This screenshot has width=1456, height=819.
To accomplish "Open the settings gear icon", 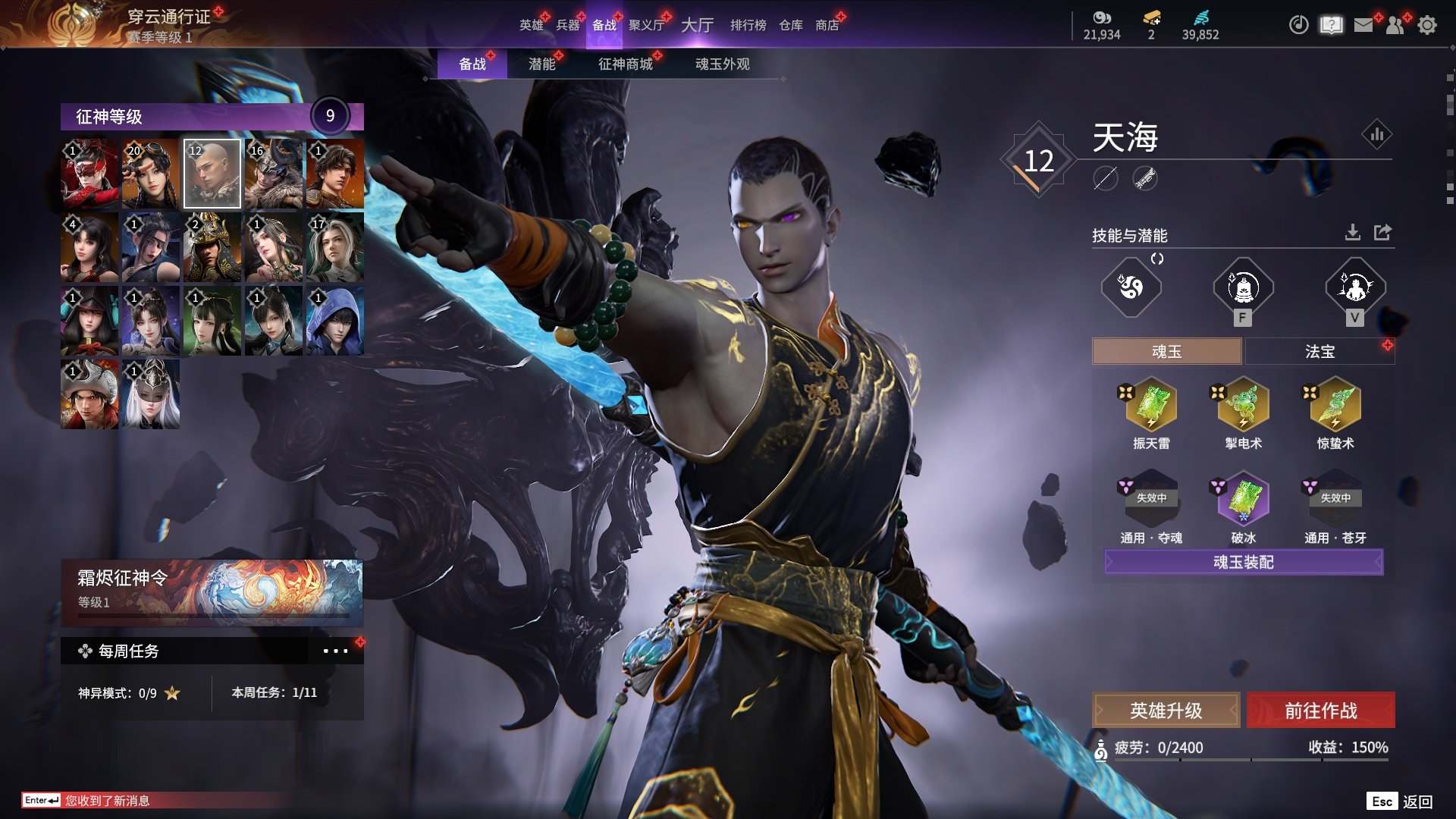I will 1426,25.
